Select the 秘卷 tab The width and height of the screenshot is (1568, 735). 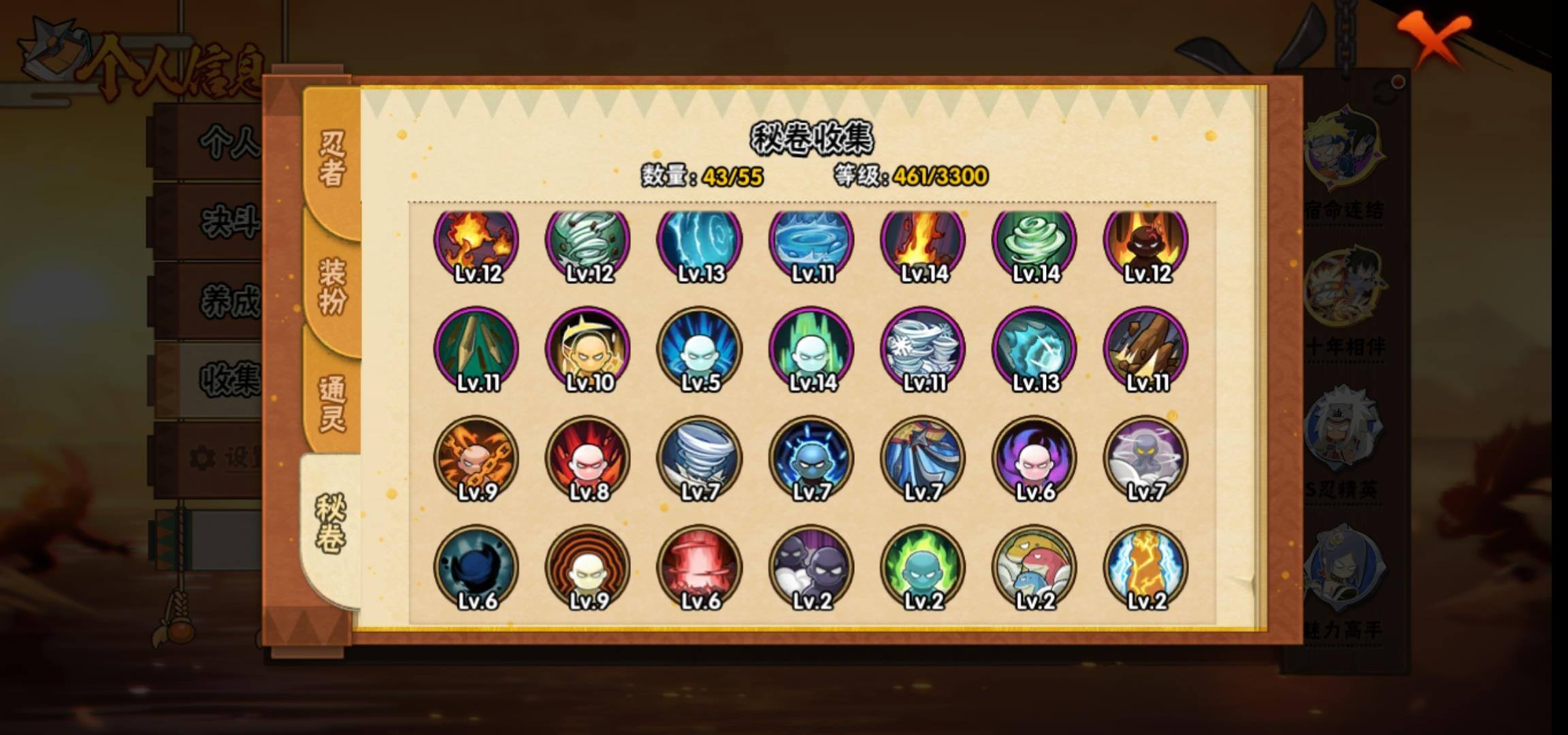(x=330, y=523)
